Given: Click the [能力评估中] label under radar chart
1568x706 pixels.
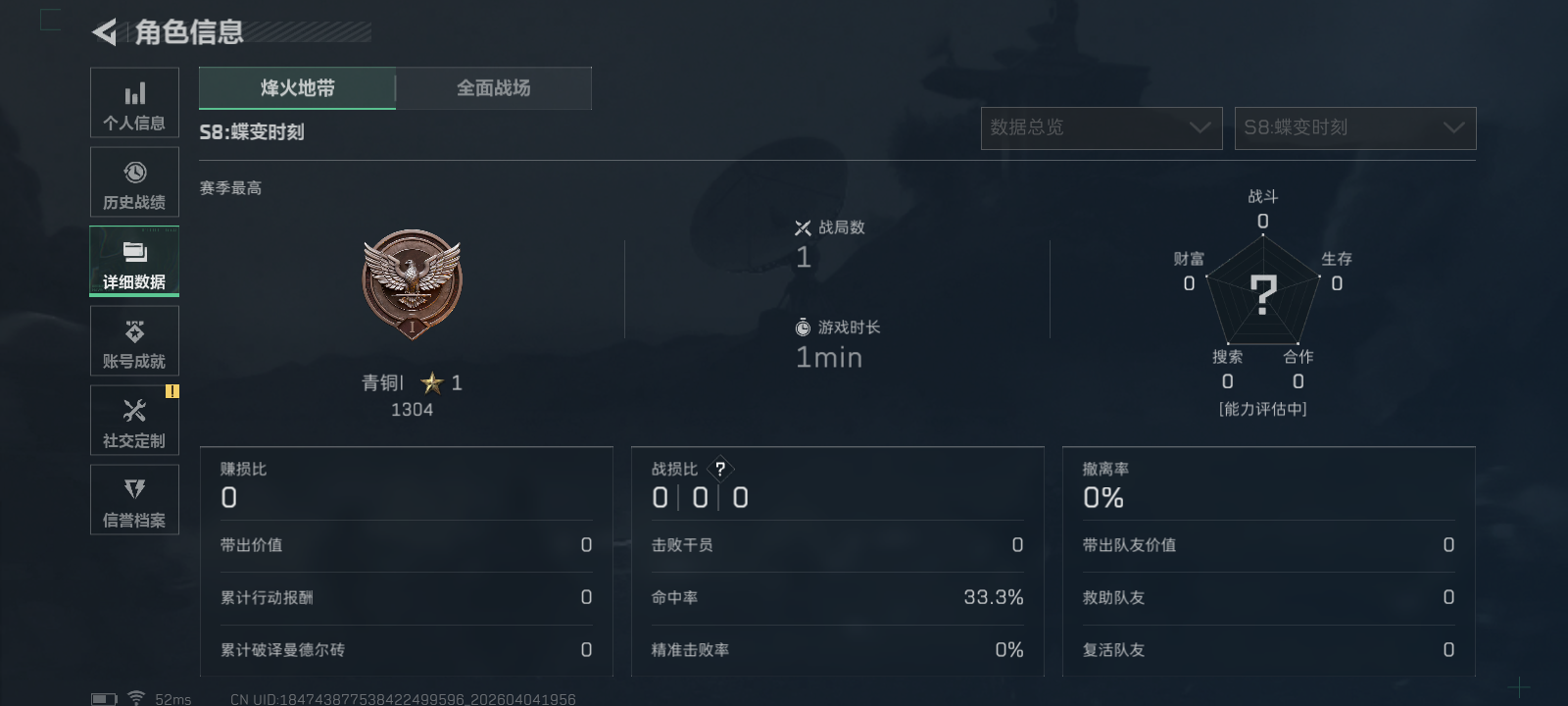Looking at the screenshot, I should [x=1263, y=409].
